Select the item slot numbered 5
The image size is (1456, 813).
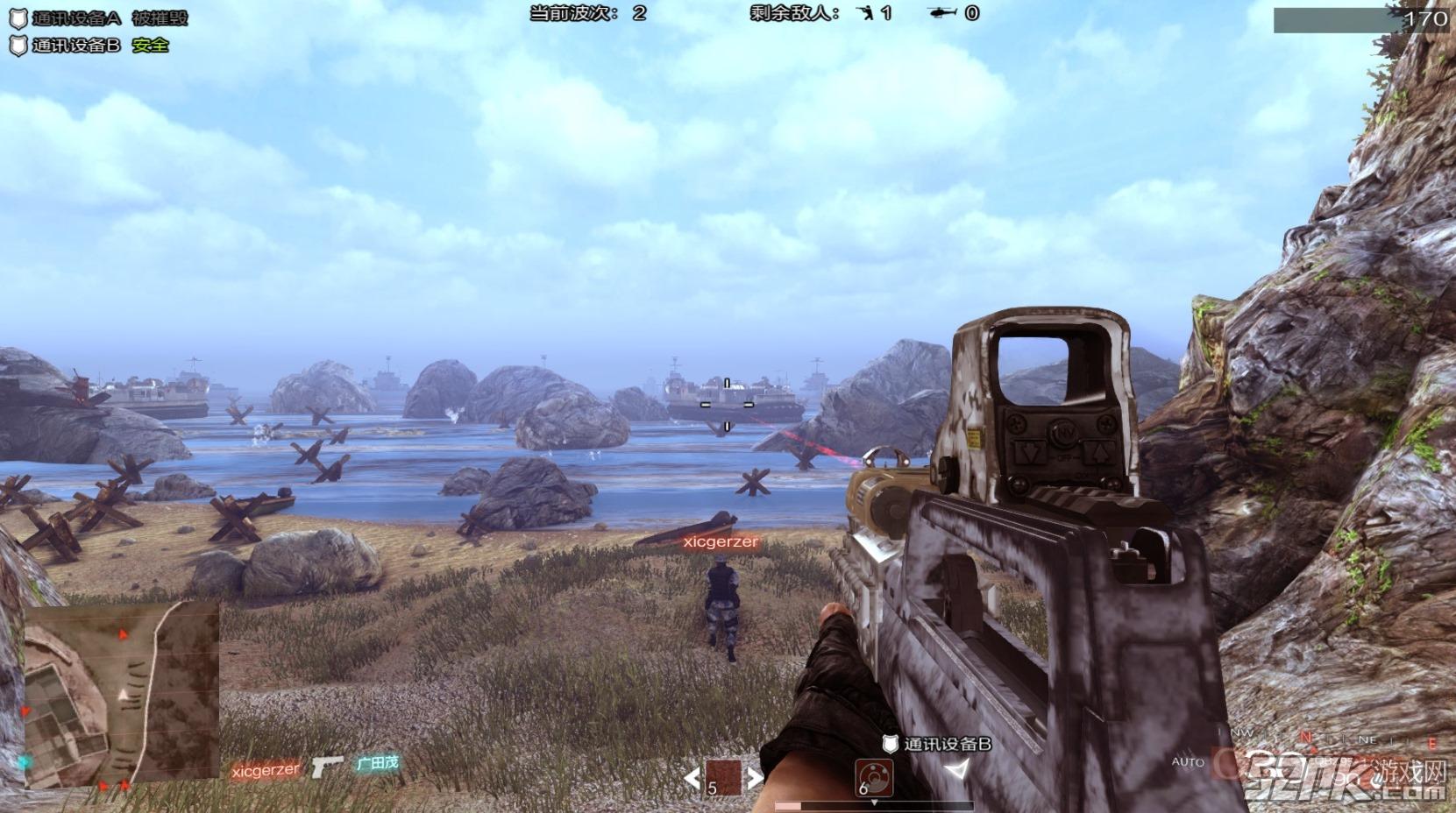point(723,776)
